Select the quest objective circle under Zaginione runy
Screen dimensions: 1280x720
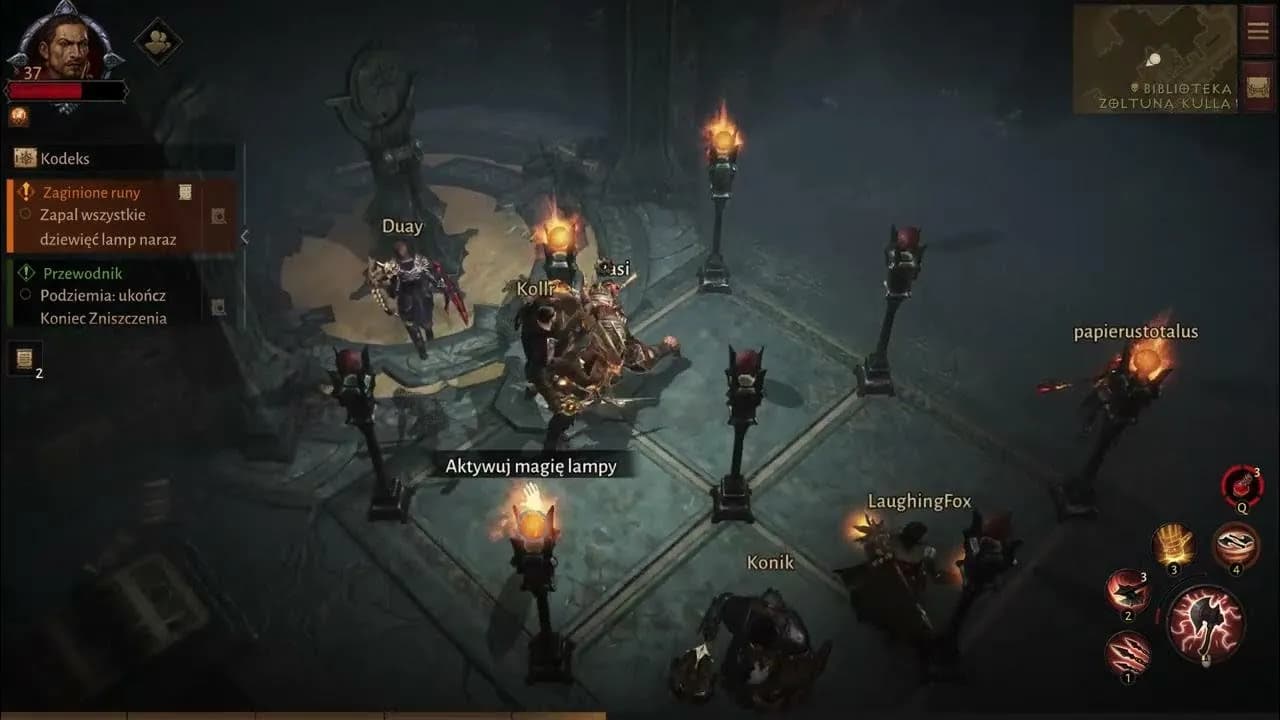(26, 213)
